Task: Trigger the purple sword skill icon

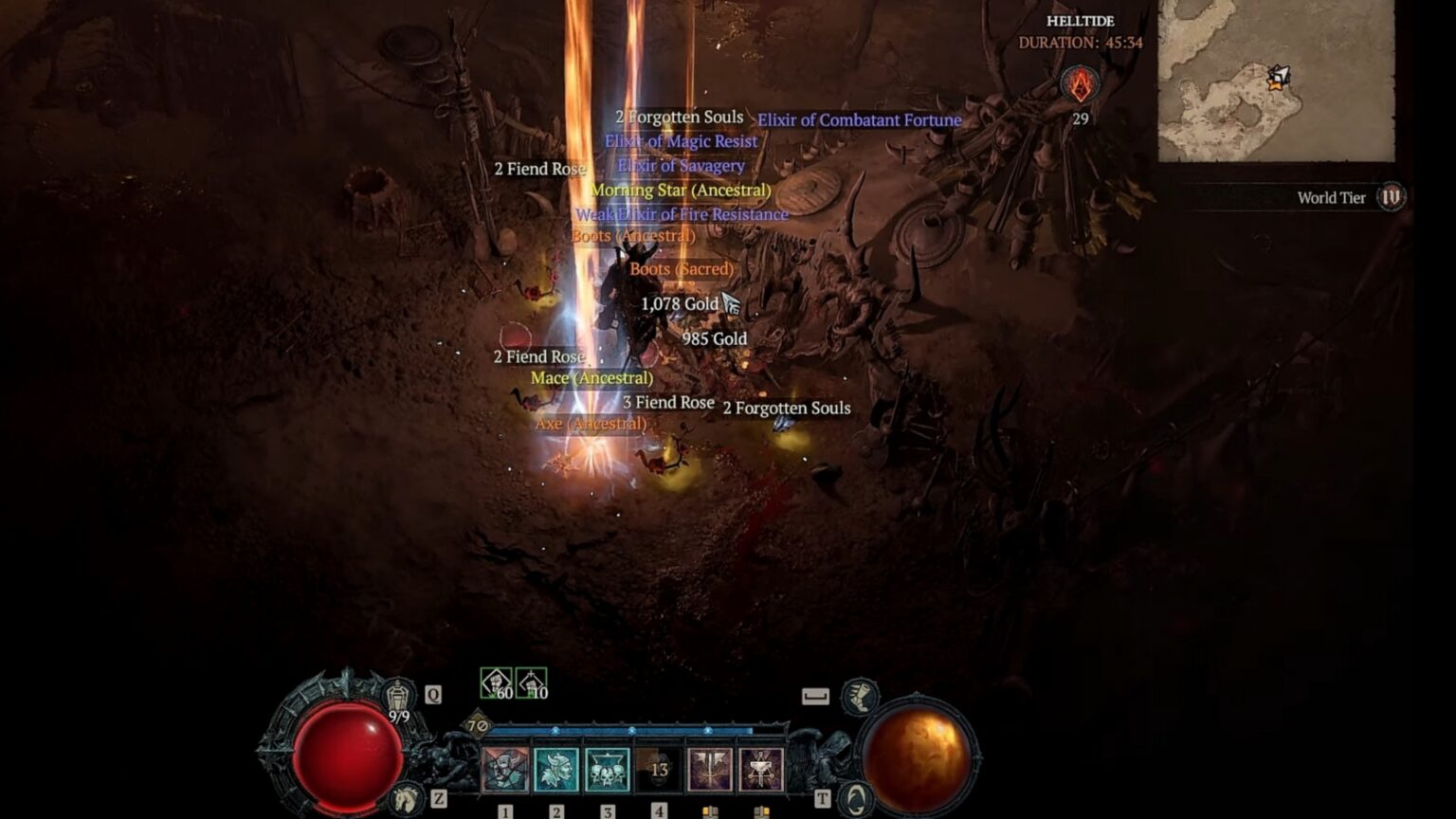Action: point(708,771)
